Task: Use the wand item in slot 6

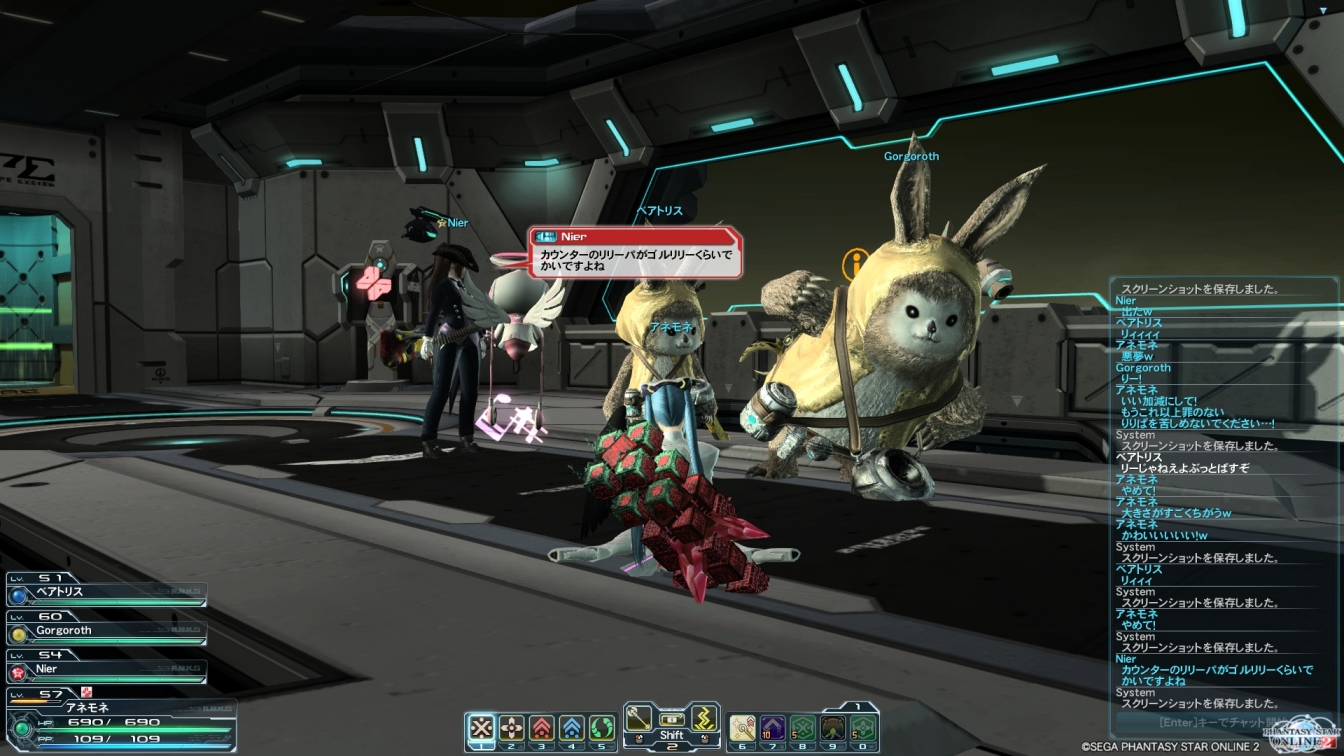Action: tap(743, 728)
